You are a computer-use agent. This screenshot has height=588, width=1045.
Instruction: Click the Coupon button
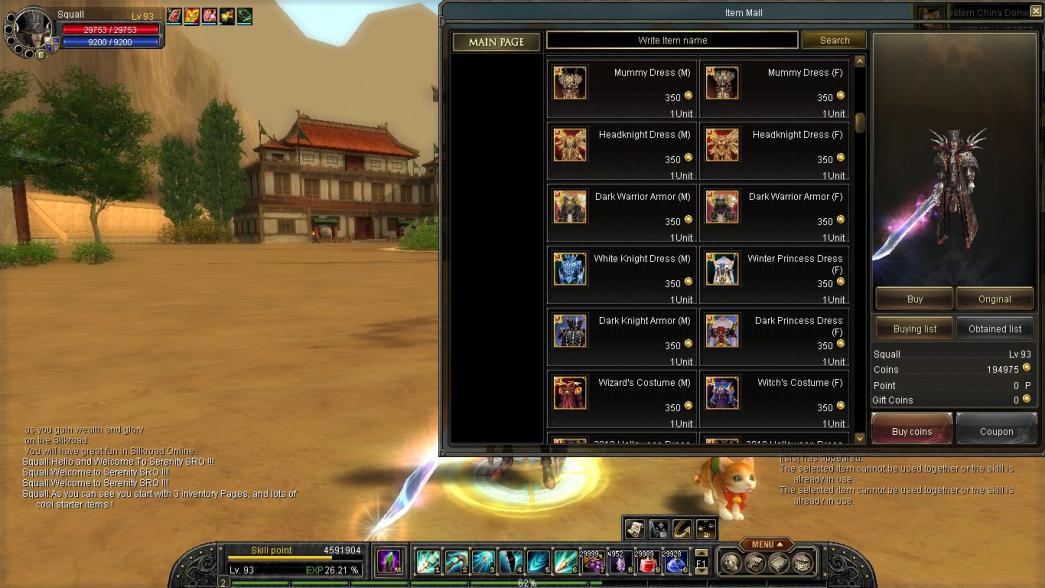coord(996,431)
